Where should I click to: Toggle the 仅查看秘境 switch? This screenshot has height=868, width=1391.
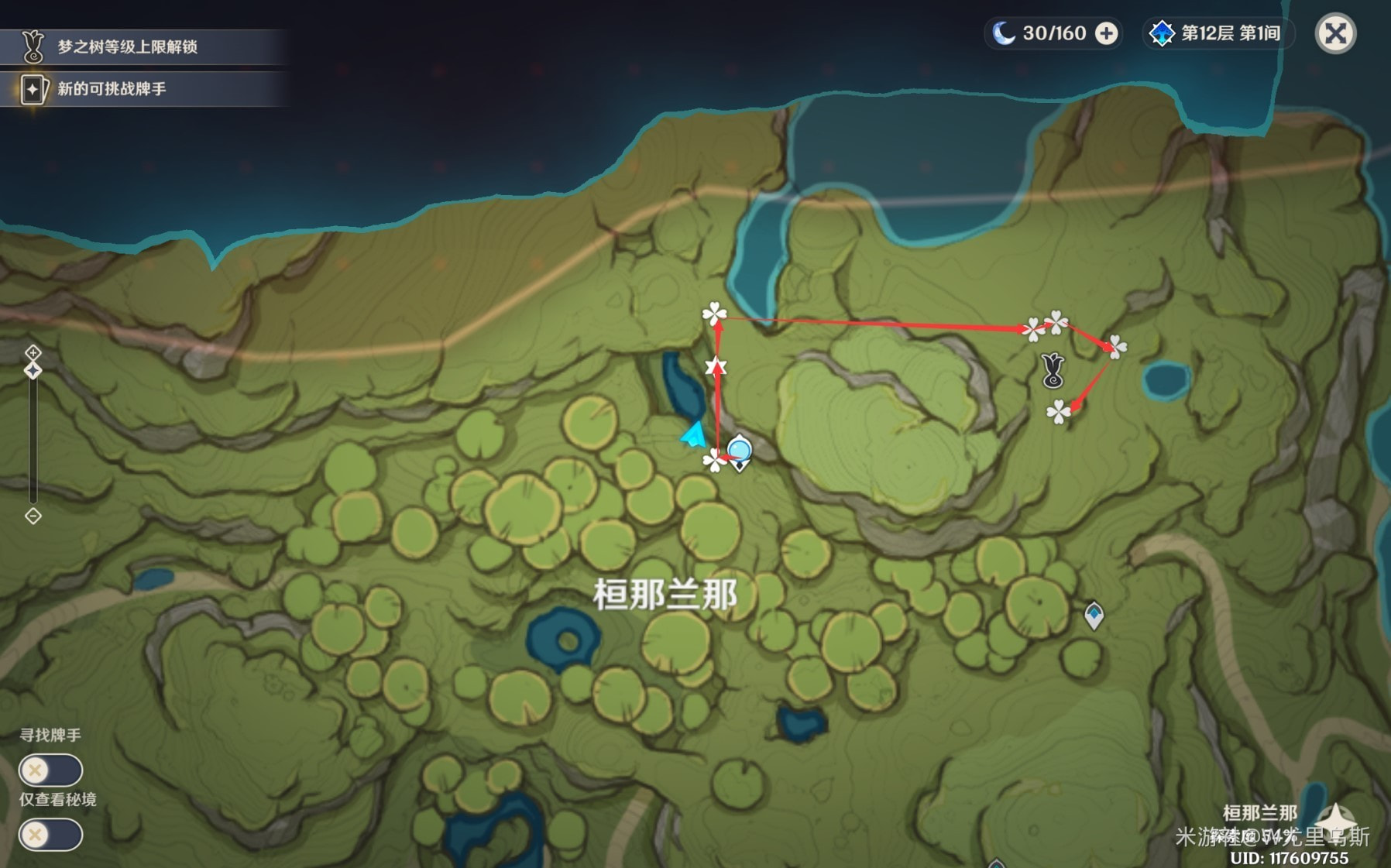(50, 835)
